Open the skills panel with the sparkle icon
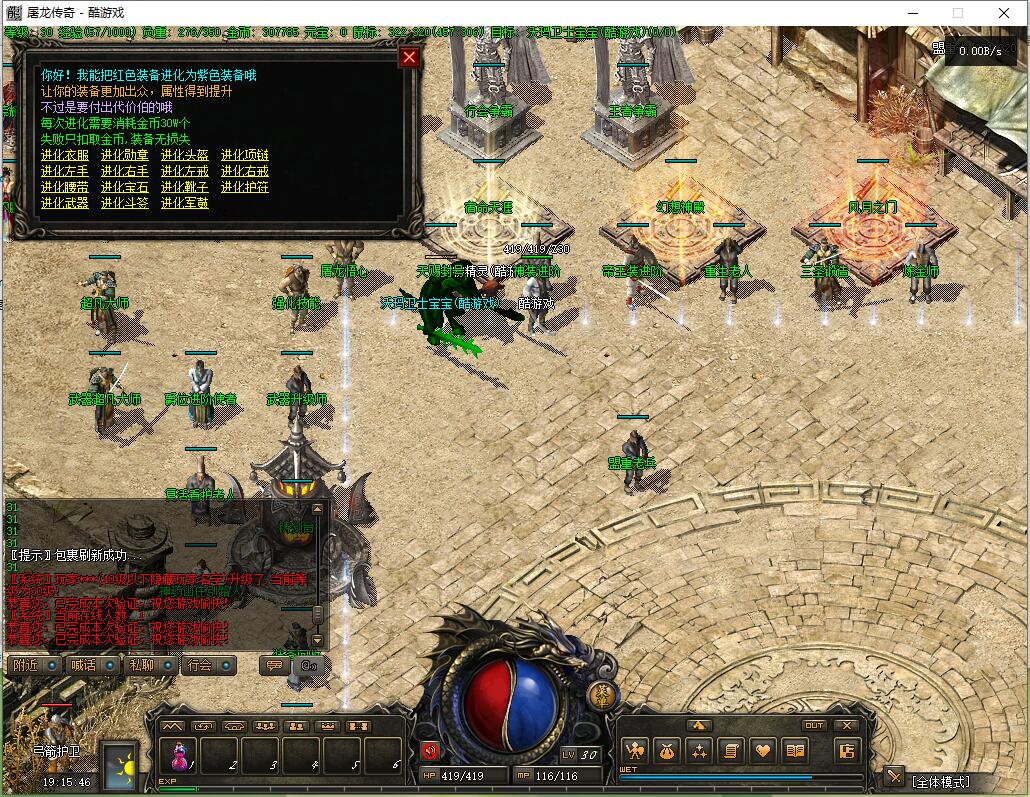This screenshot has width=1030, height=797. tap(699, 750)
